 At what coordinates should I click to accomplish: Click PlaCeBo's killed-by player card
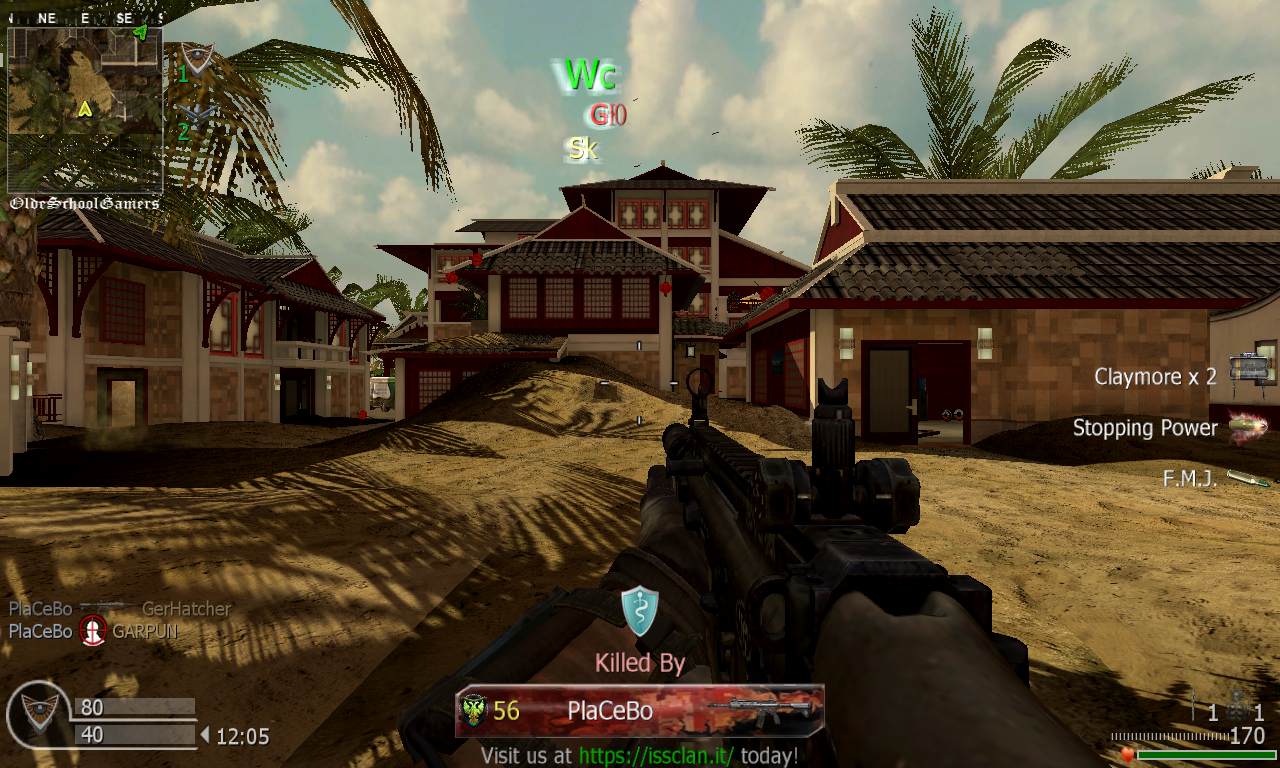[x=640, y=711]
